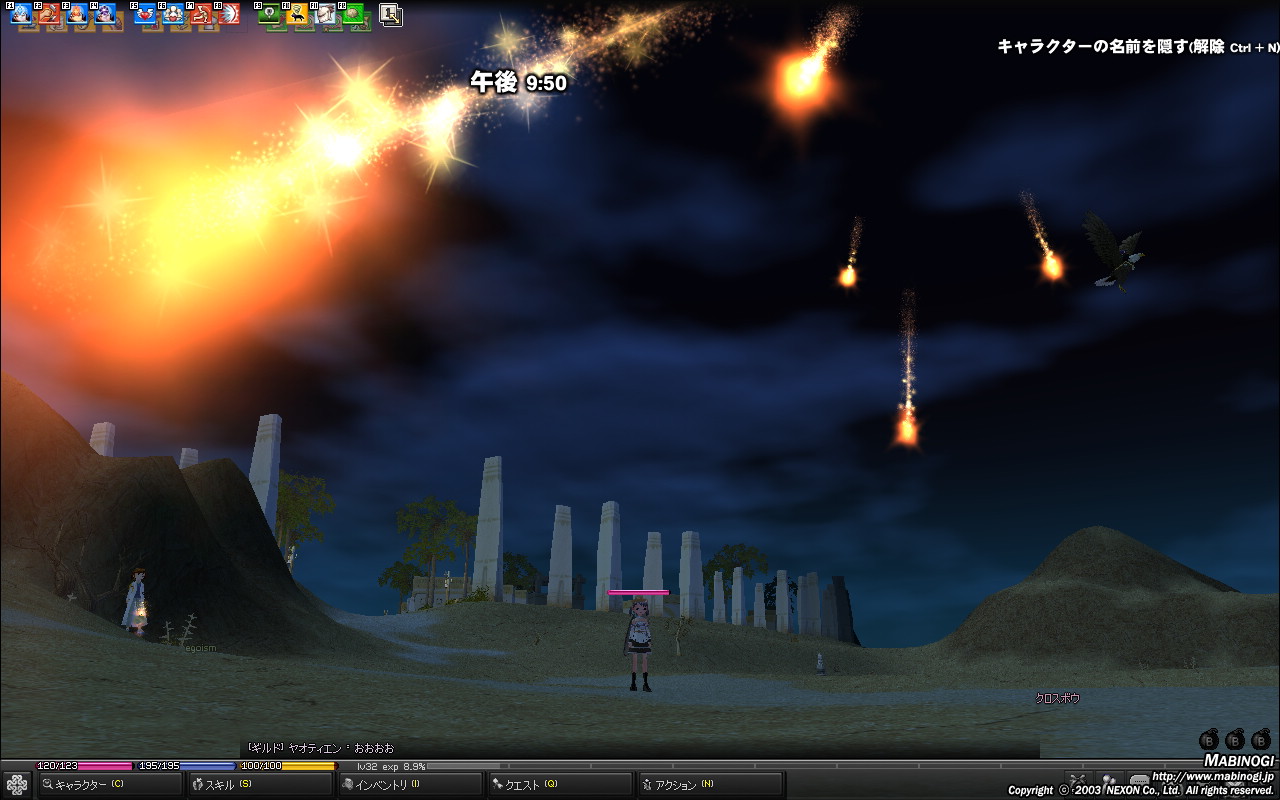Use the F5 winged heart skill
1280x800 pixels.
pos(145,15)
